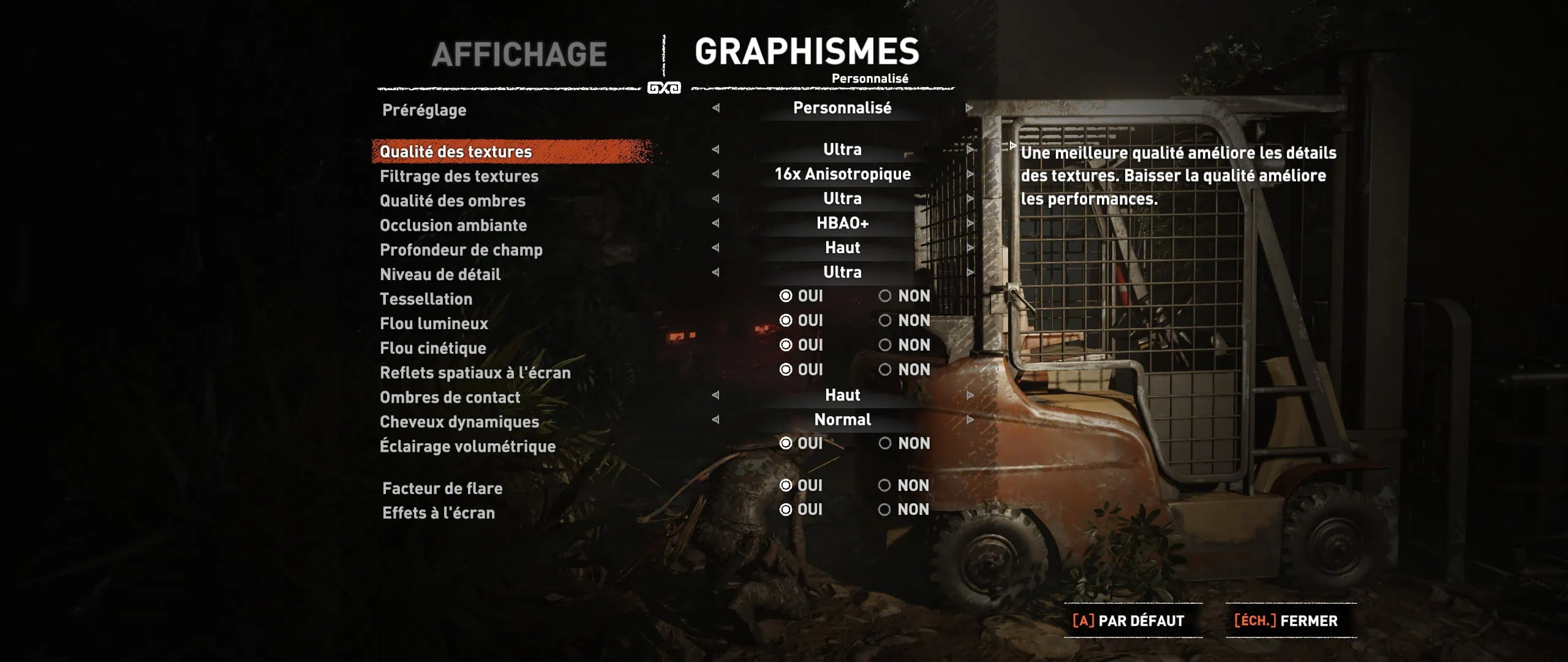
Task: Lower texture filtering with its left arrow
Action: coord(715,174)
